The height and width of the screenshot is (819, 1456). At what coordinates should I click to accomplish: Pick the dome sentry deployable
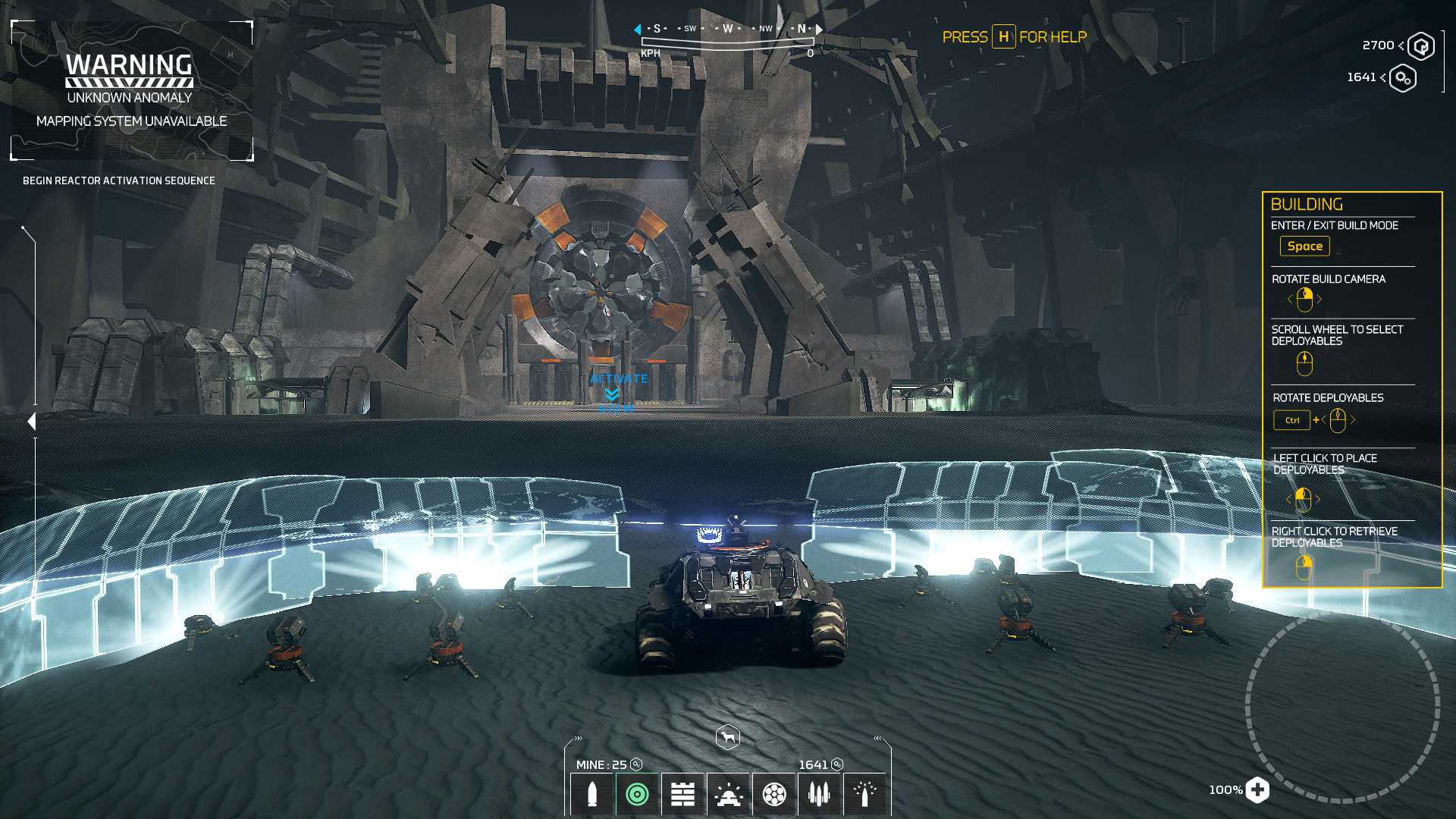pos(729,794)
